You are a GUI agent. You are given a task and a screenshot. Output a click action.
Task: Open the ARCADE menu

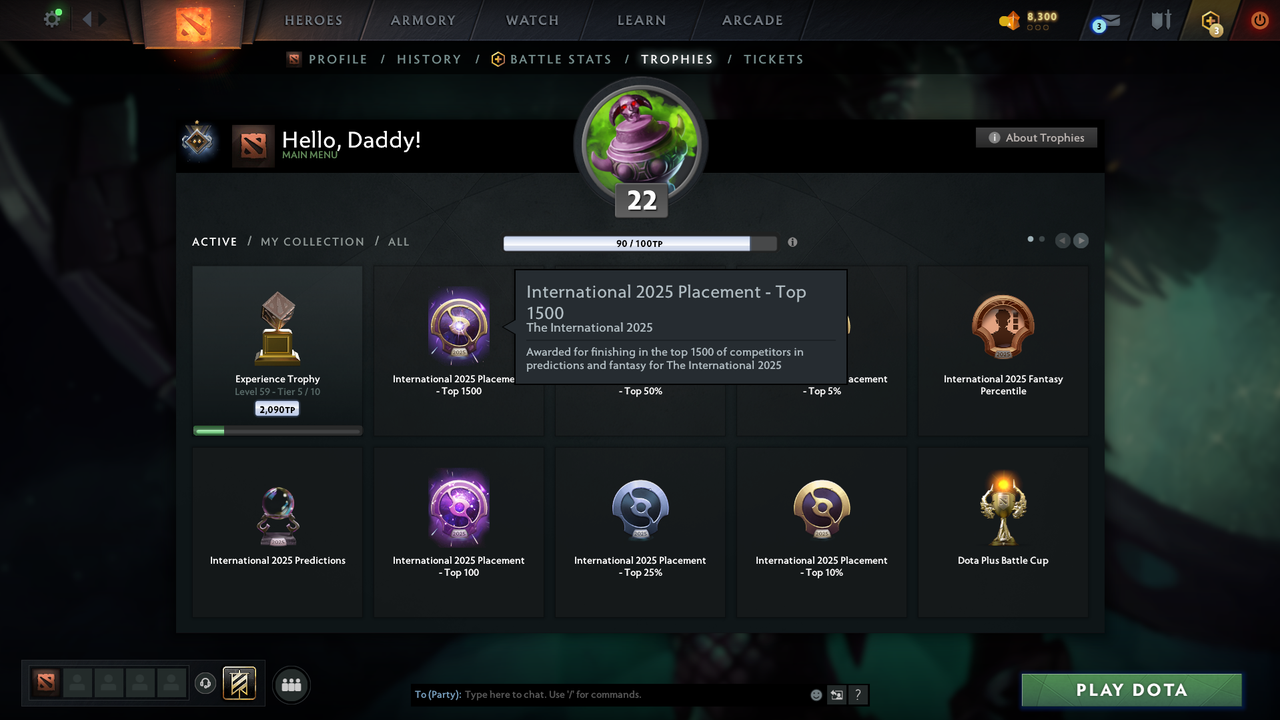tap(752, 20)
